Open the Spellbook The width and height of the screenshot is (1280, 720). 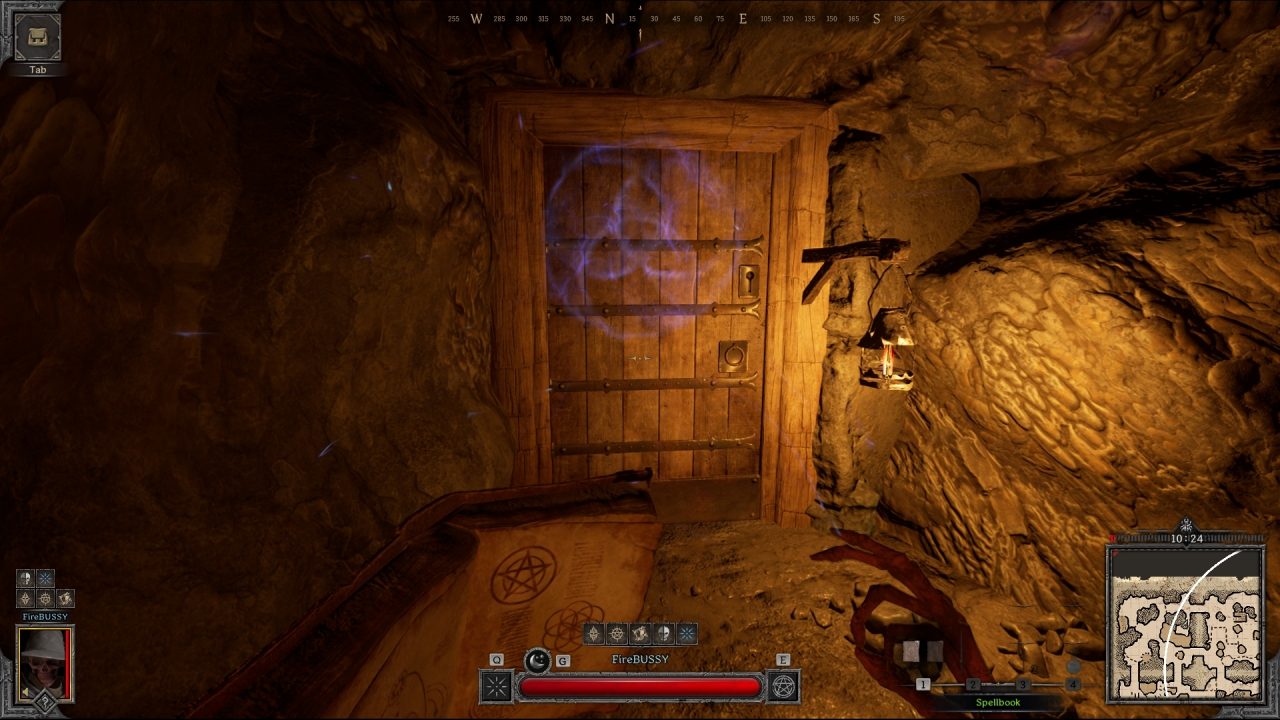click(x=998, y=703)
